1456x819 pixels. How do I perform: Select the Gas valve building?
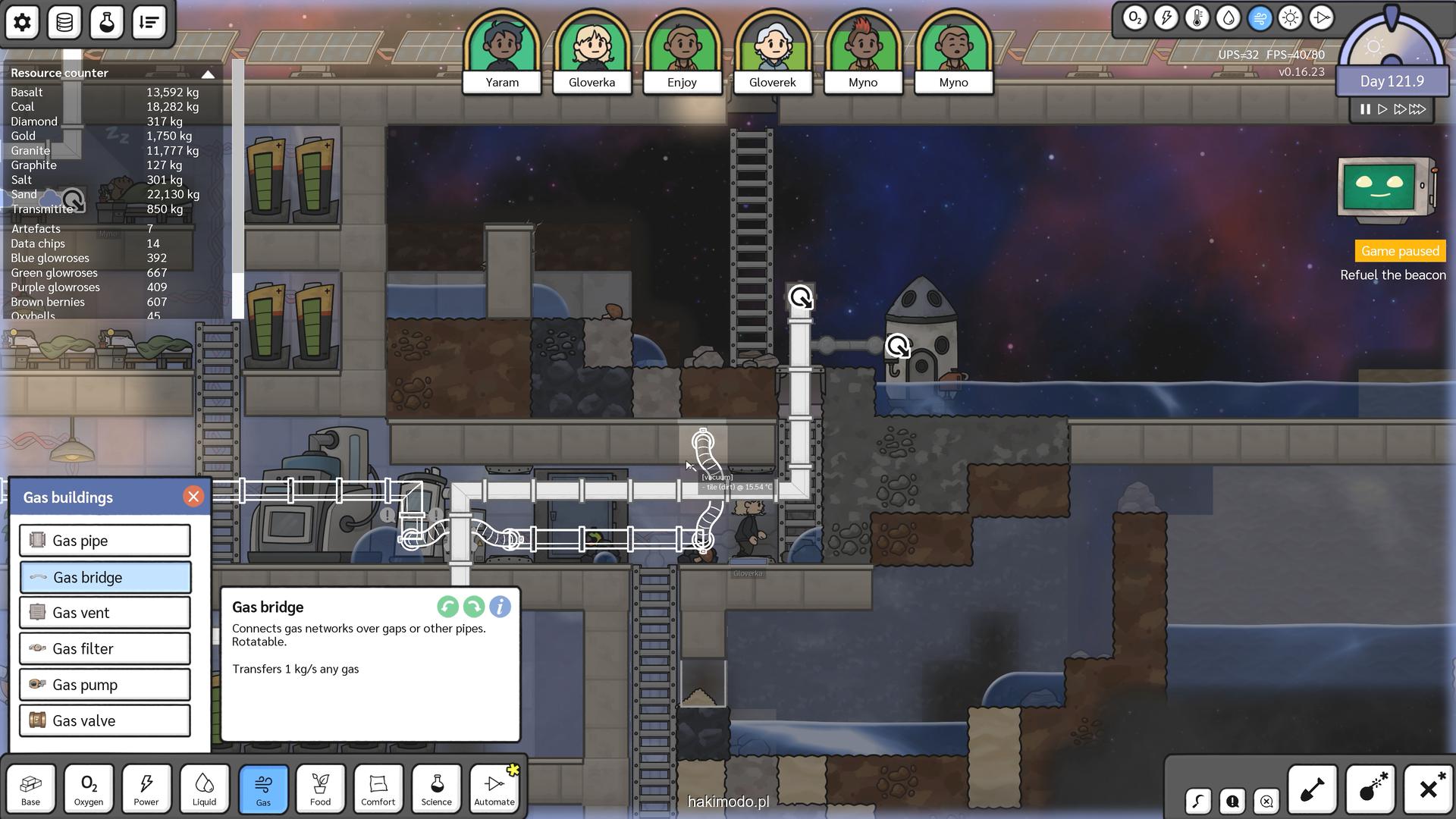[105, 721]
